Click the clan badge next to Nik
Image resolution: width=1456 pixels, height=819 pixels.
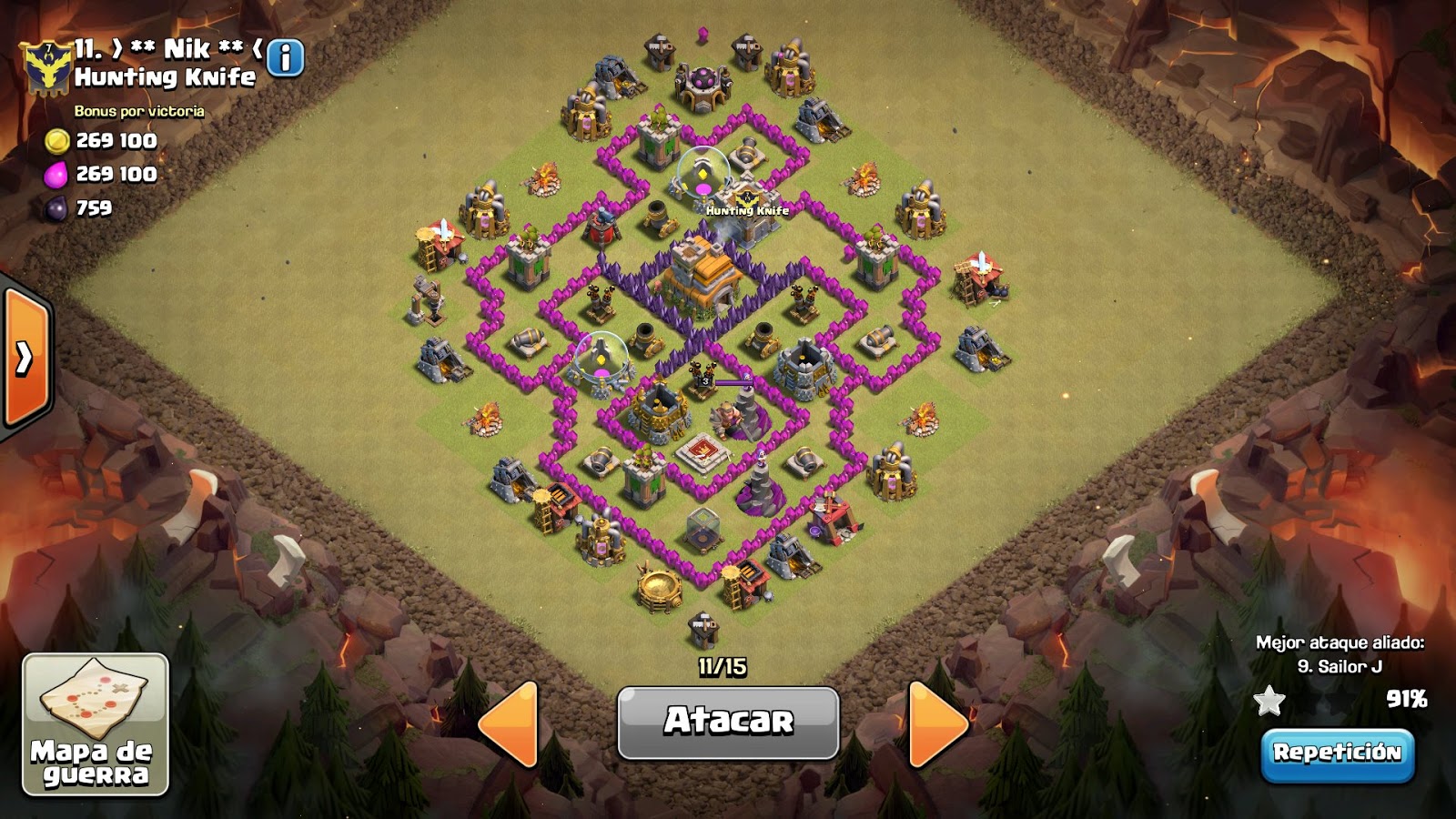click(x=47, y=66)
